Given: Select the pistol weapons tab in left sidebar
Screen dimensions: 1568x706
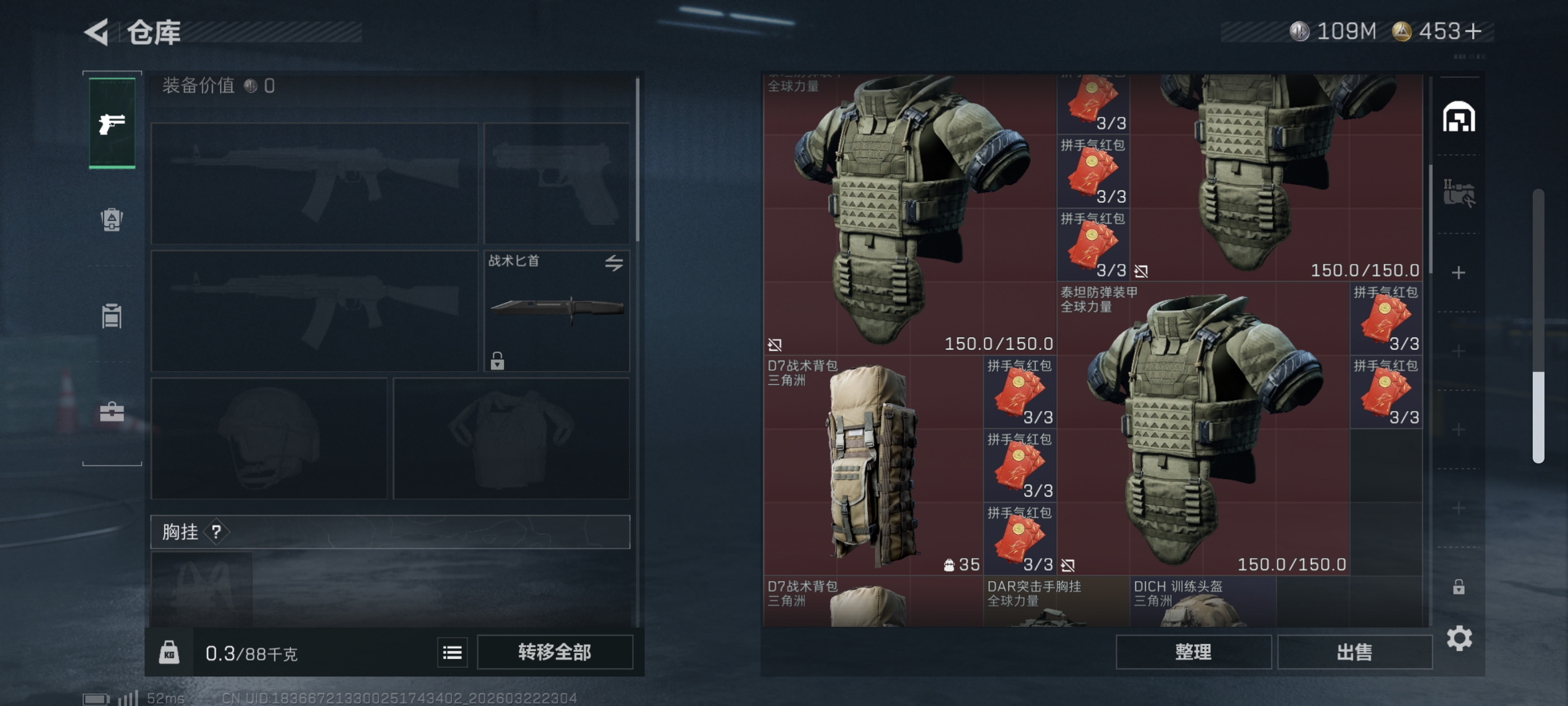Looking at the screenshot, I should click(111, 124).
